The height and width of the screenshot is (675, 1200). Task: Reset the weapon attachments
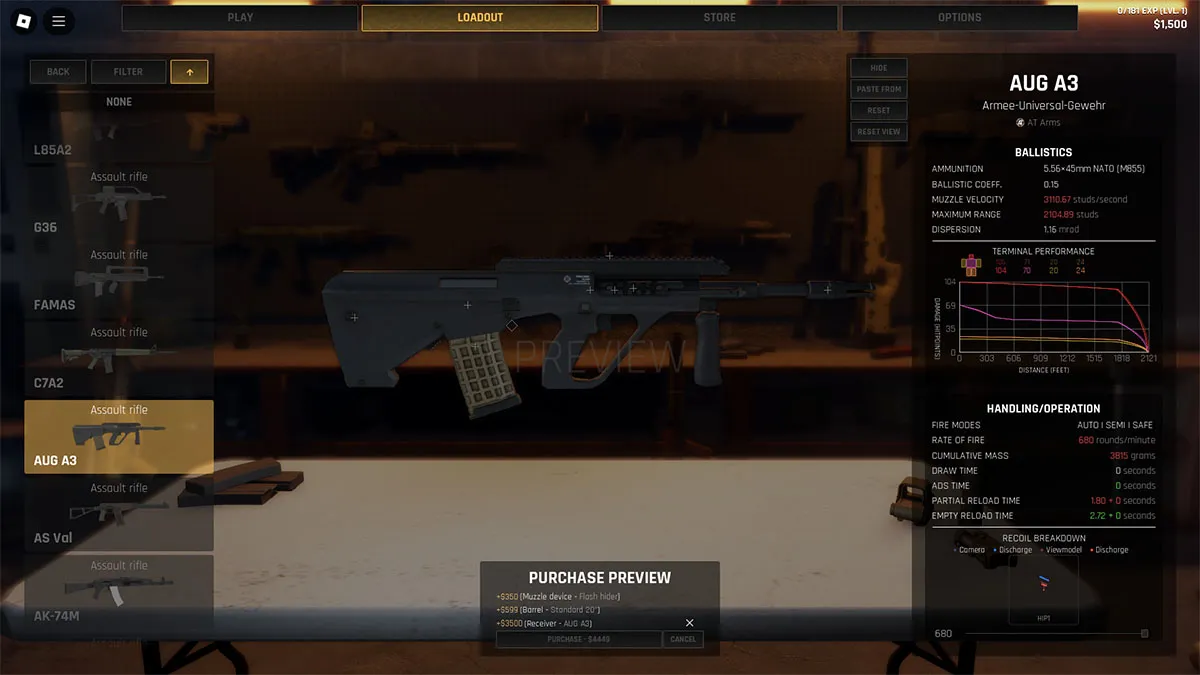tap(878, 110)
